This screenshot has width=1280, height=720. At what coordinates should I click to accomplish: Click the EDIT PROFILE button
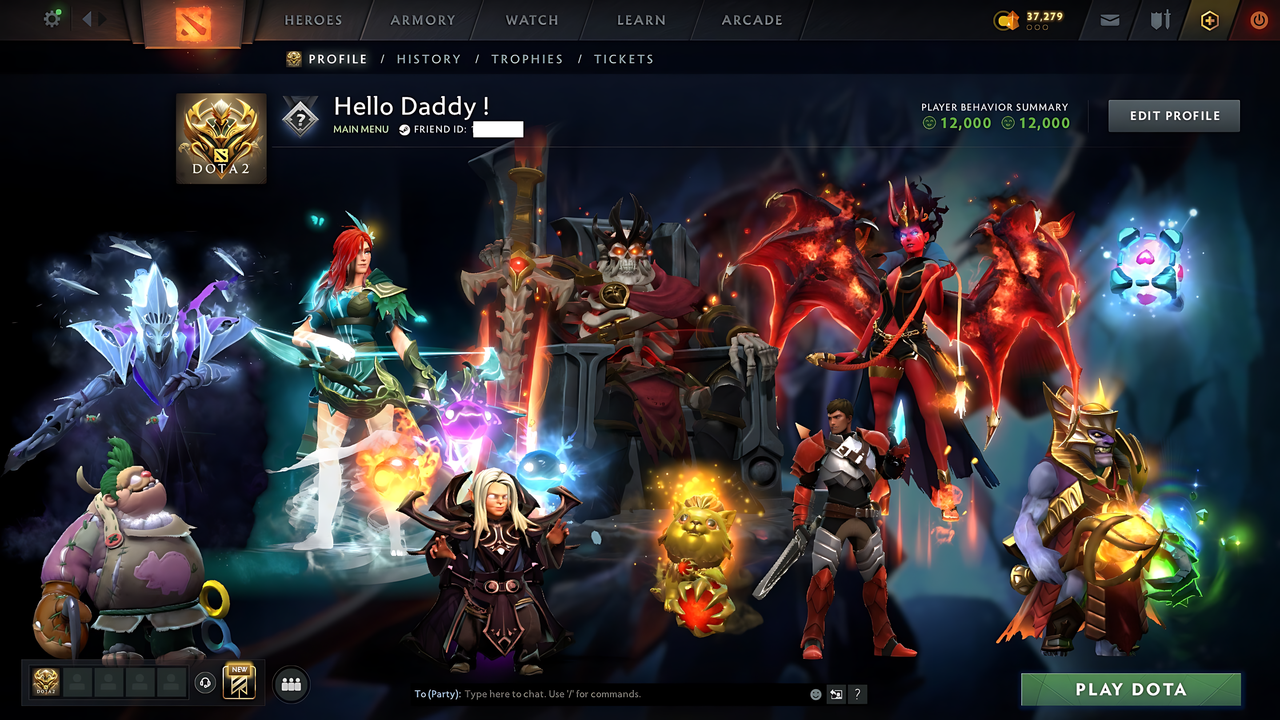(x=1173, y=115)
